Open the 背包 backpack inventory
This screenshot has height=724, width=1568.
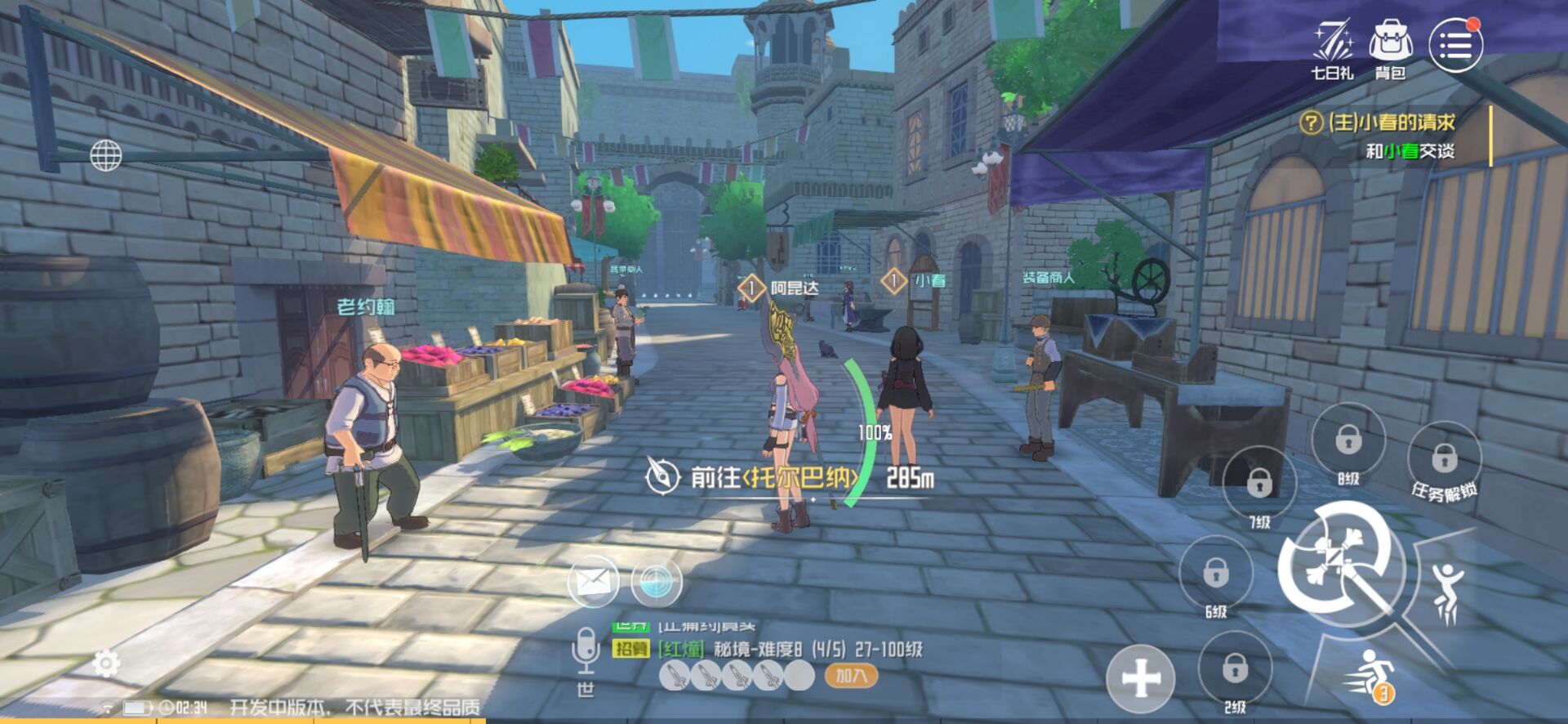tap(1391, 49)
